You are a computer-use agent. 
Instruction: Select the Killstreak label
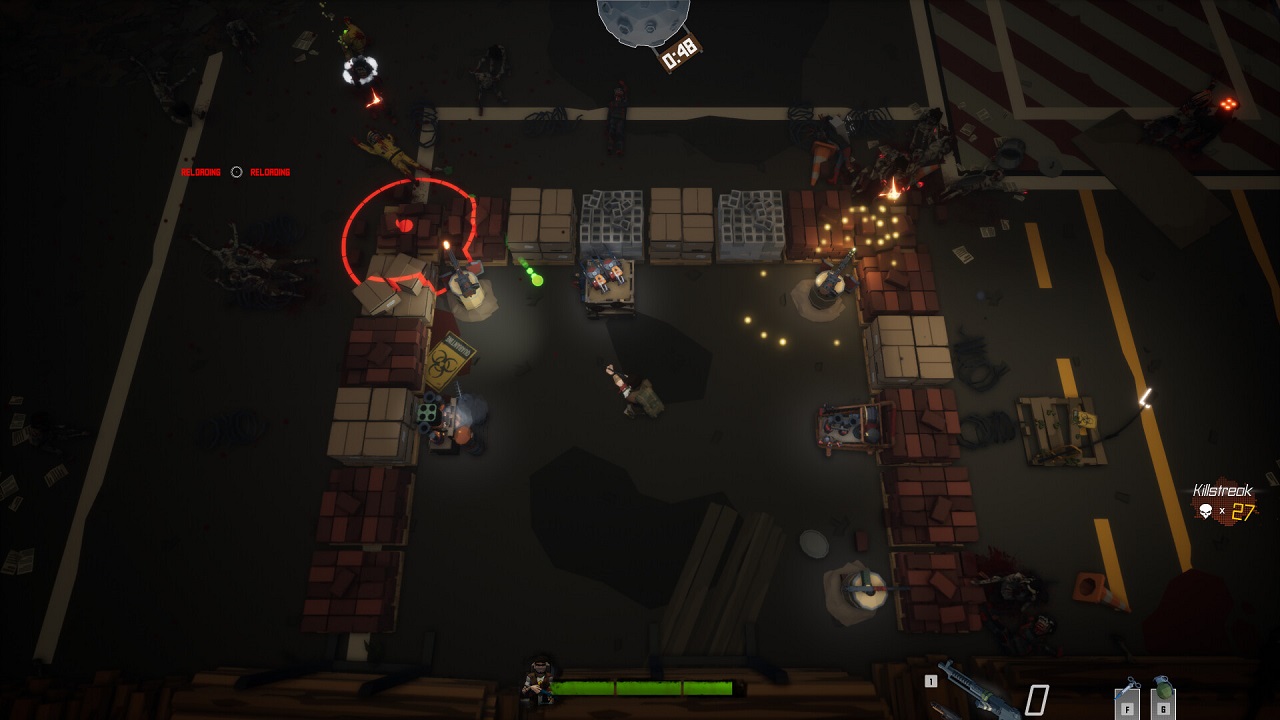1222,489
